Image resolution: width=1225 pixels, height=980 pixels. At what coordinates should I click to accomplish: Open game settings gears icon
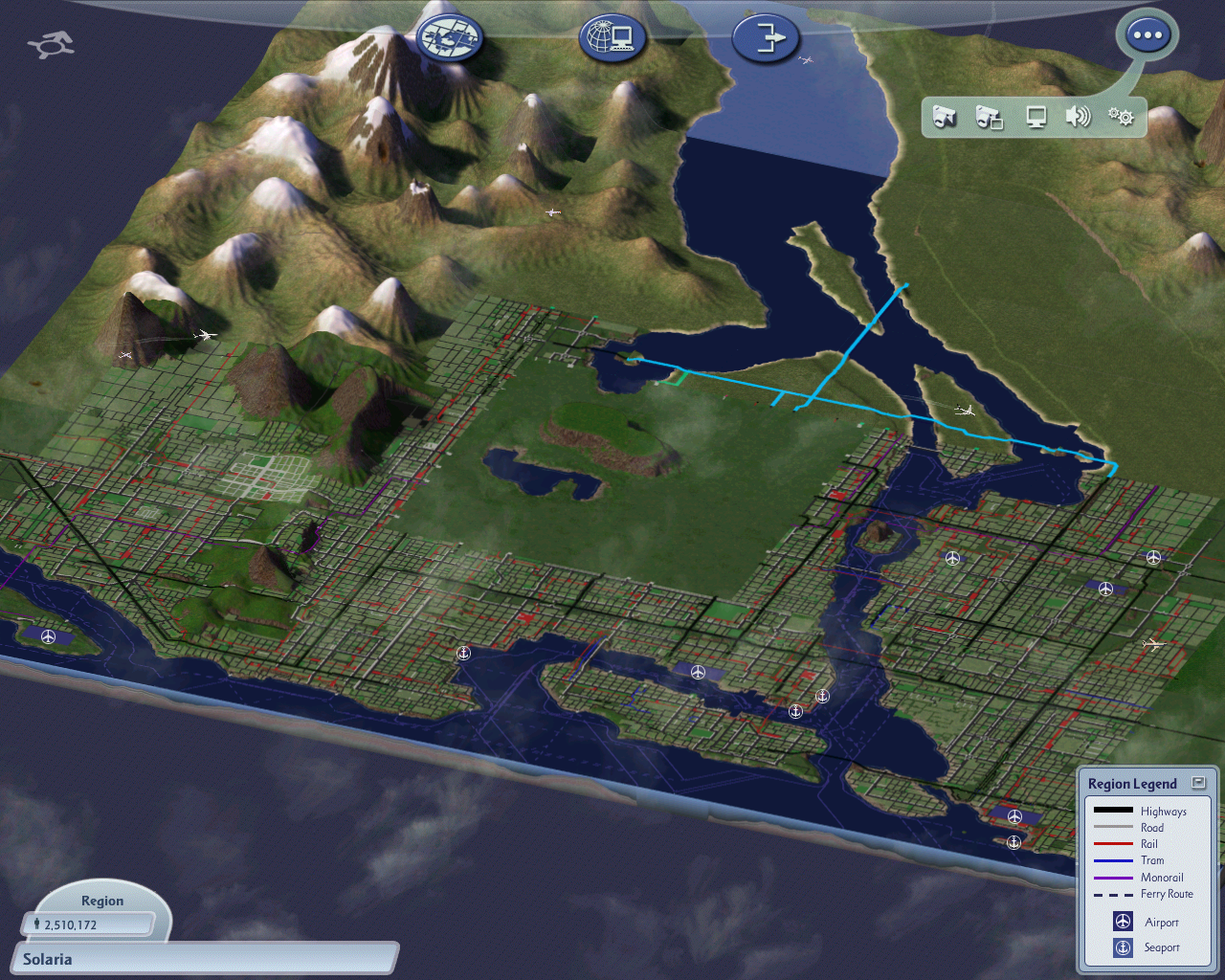tap(1121, 117)
